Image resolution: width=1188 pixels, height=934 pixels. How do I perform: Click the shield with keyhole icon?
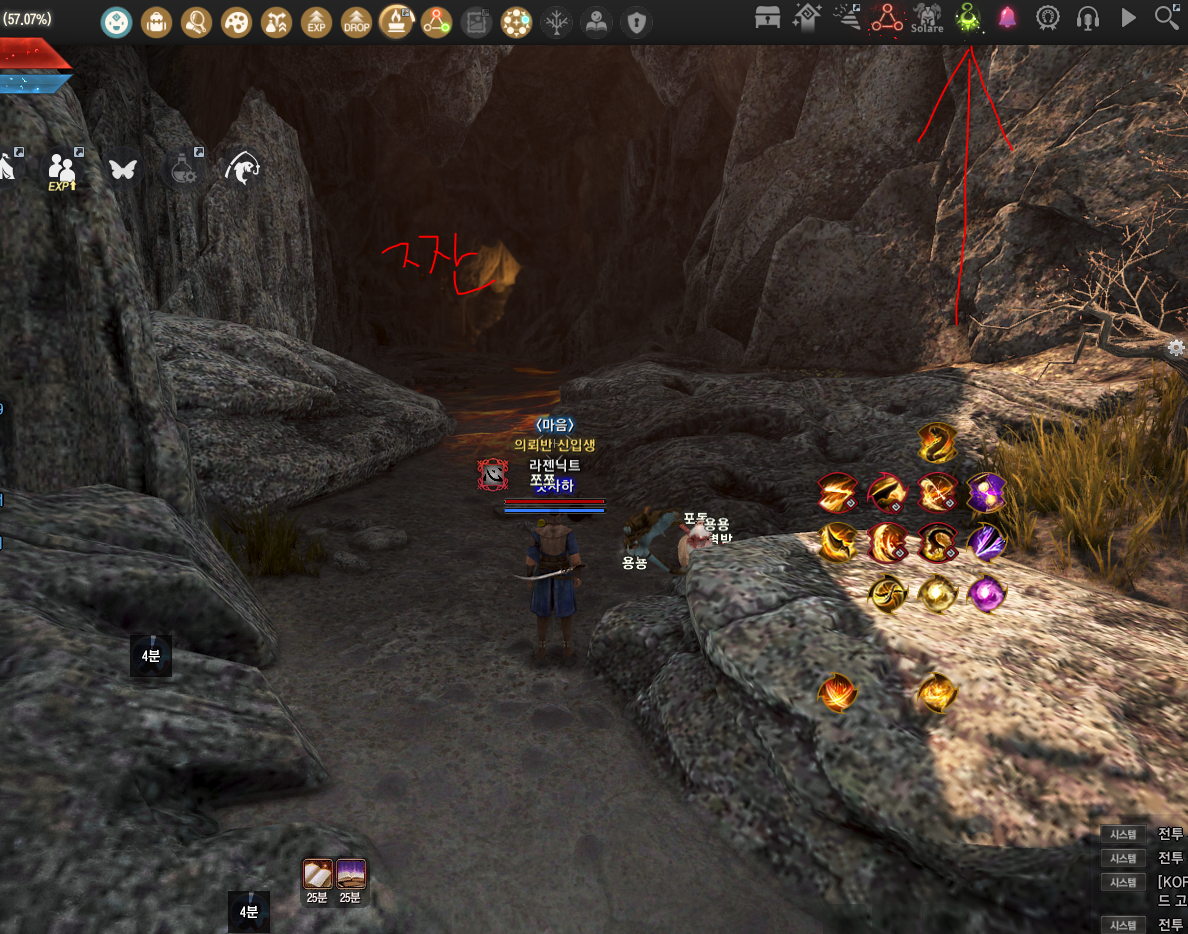[636, 21]
